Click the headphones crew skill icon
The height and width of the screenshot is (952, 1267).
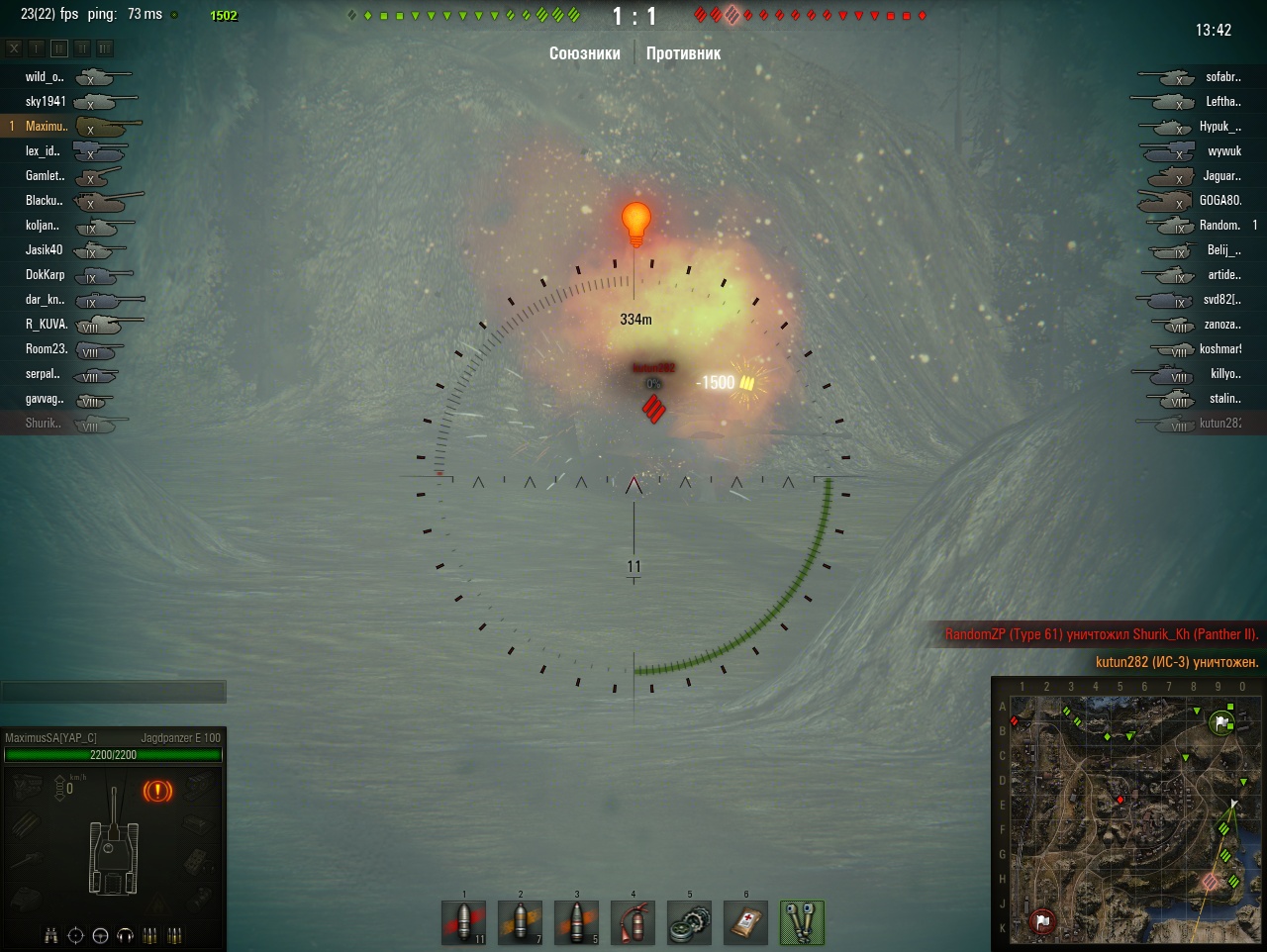click(125, 935)
